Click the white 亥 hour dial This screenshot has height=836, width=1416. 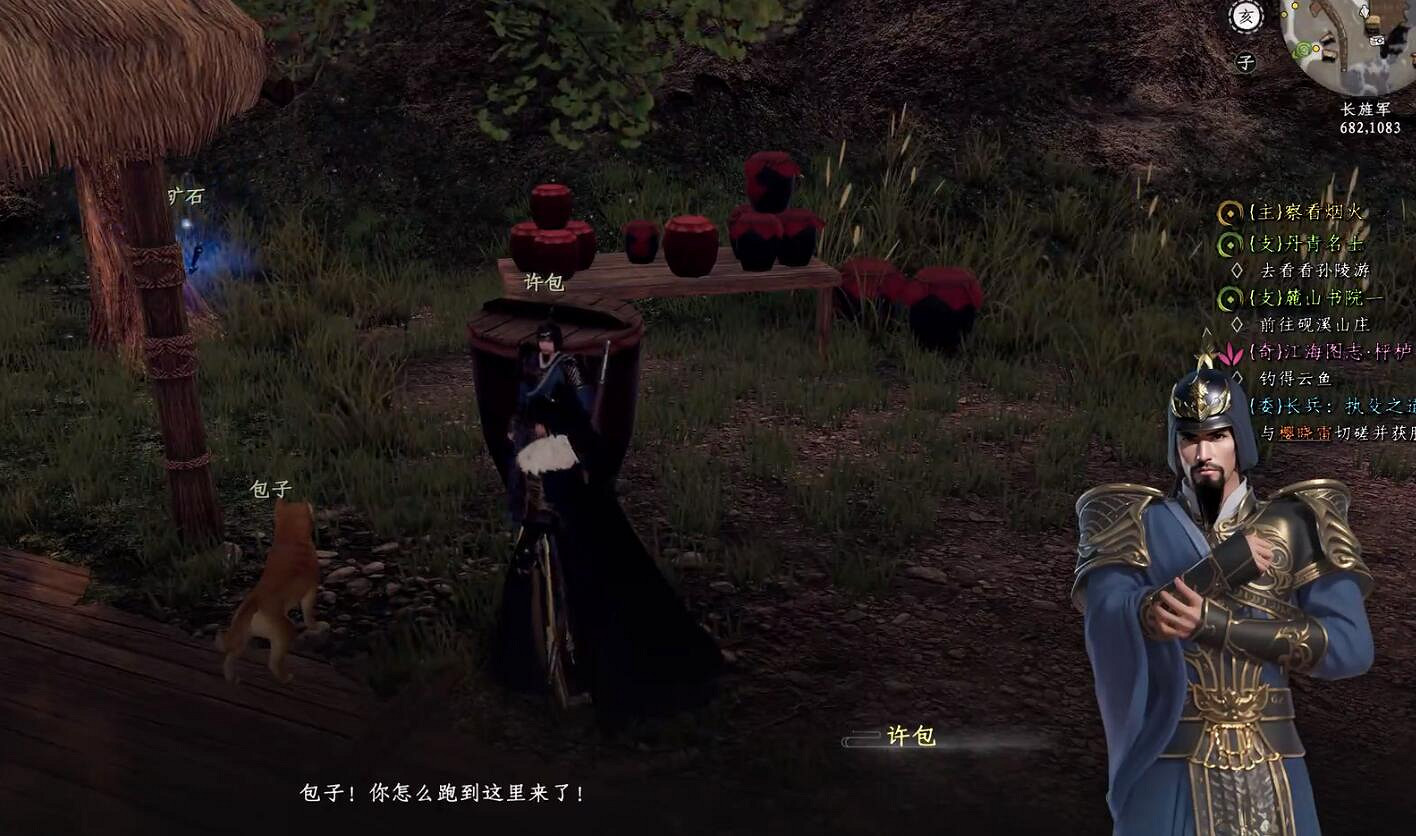click(1245, 17)
